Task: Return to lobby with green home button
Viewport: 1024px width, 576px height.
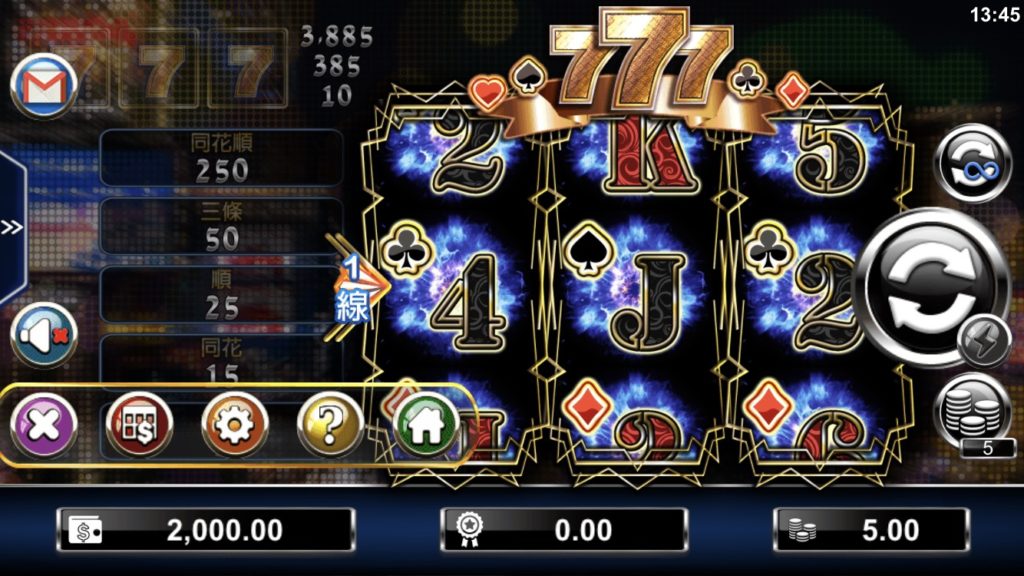Action: pyautogui.click(x=425, y=426)
